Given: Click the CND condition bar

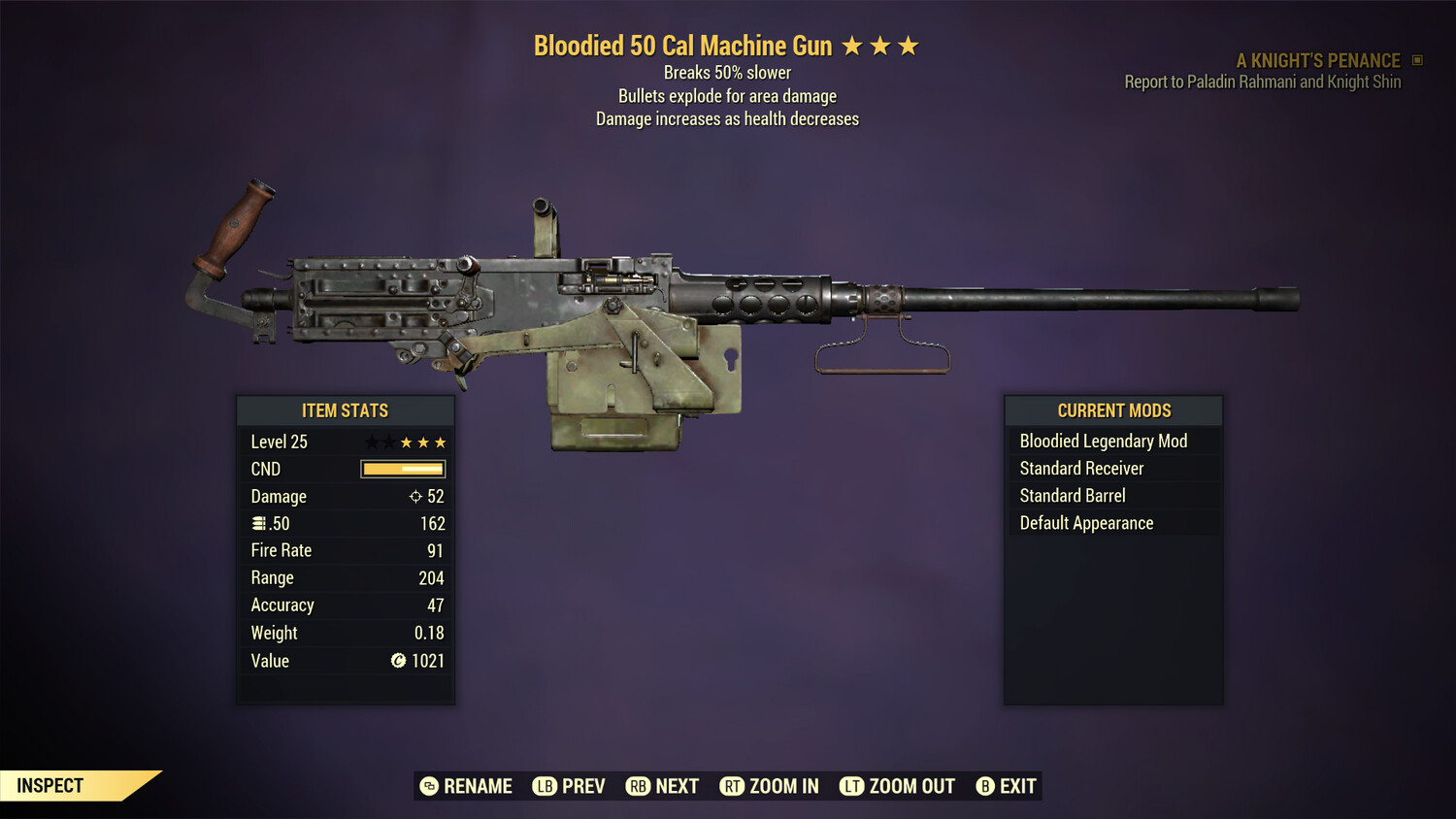Looking at the screenshot, I should coord(401,469).
